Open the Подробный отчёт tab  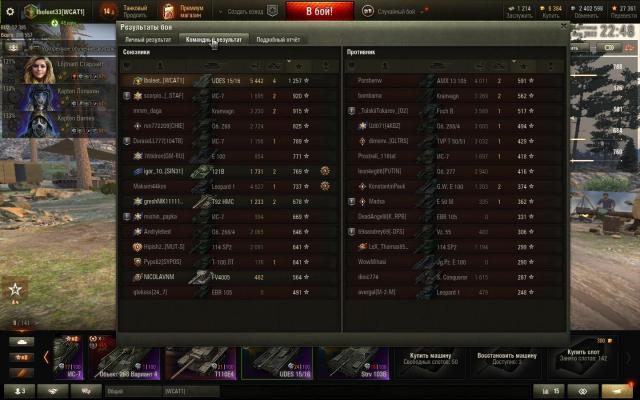click(279, 39)
